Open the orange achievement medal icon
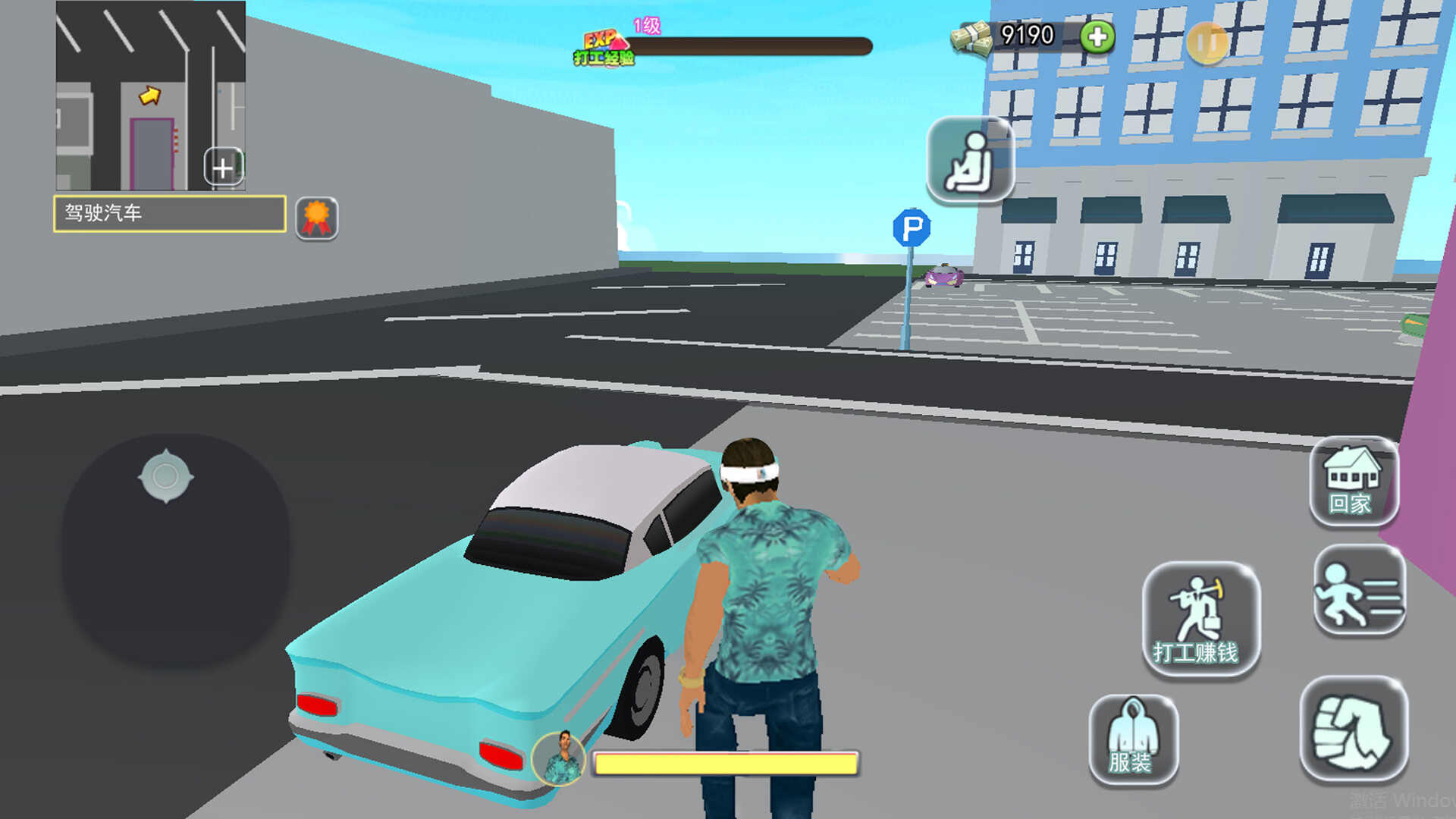This screenshot has height=819, width=1456. (x=316, y=218)
